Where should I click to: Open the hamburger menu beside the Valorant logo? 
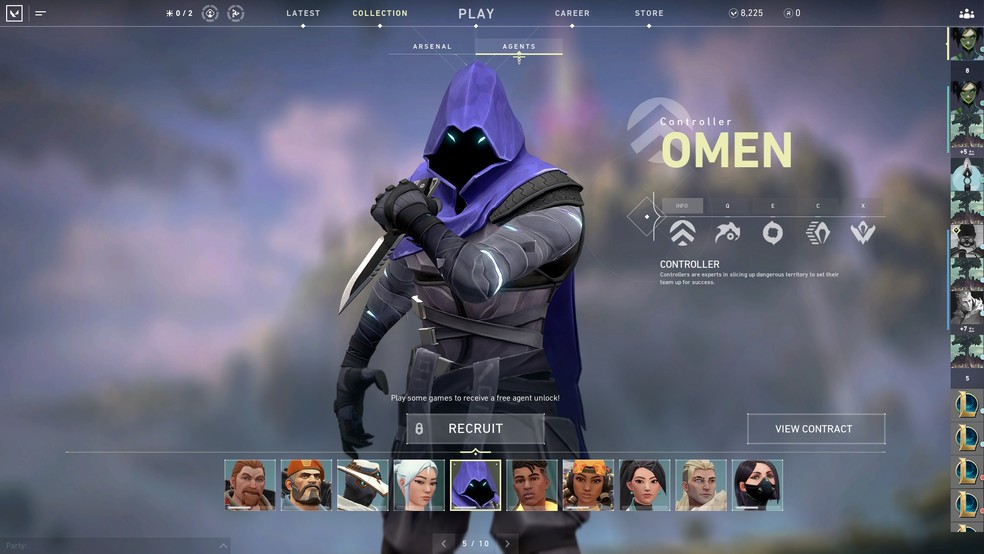pos(40,14)
